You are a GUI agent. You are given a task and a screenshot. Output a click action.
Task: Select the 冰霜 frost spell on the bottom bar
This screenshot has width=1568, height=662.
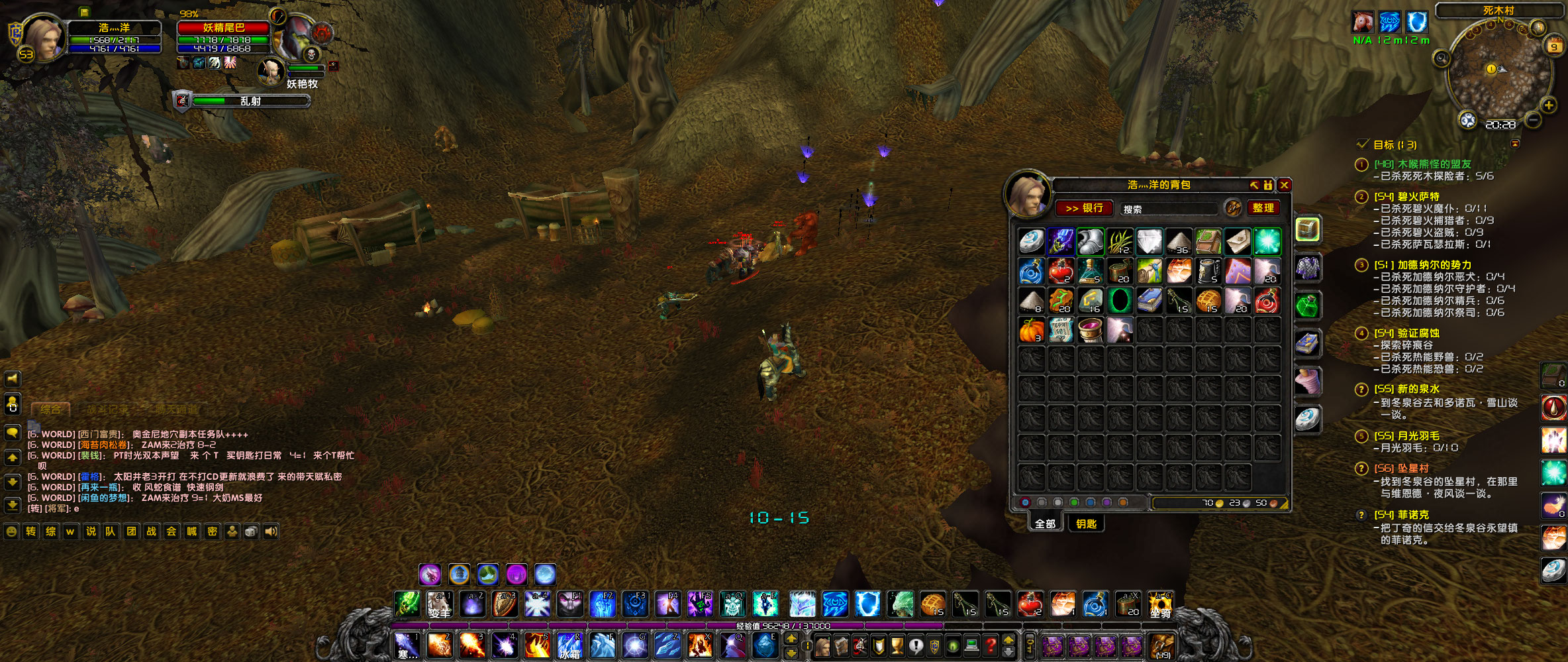click(x=569, y=647)
